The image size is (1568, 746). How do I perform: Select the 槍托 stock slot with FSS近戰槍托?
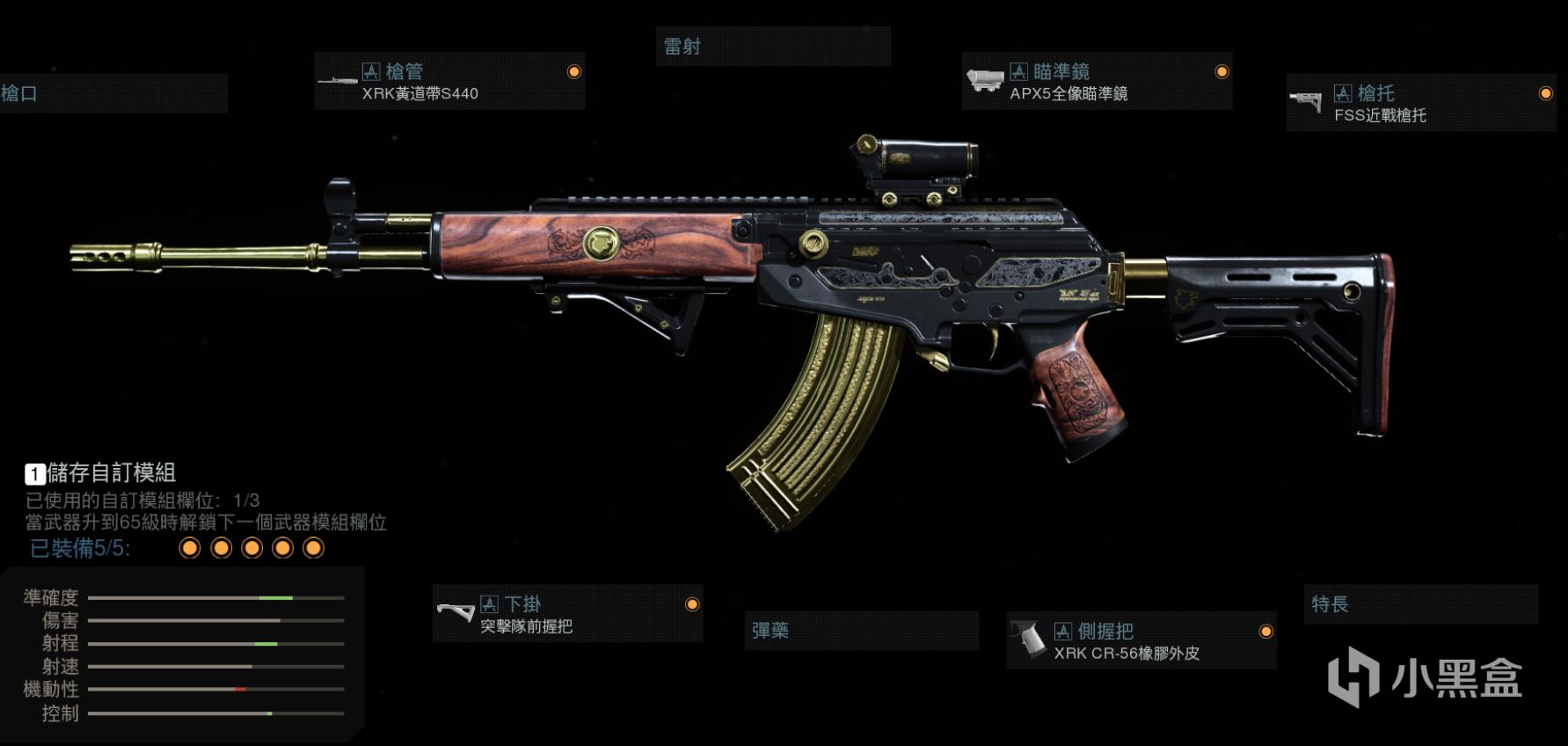[1420, 103]
